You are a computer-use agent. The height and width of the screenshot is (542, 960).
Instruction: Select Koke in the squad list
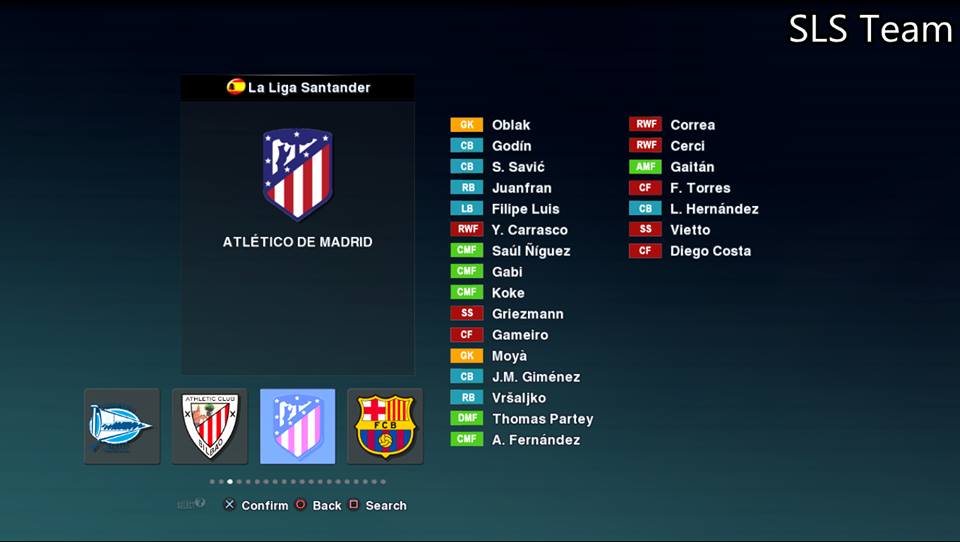click(508, 293)
